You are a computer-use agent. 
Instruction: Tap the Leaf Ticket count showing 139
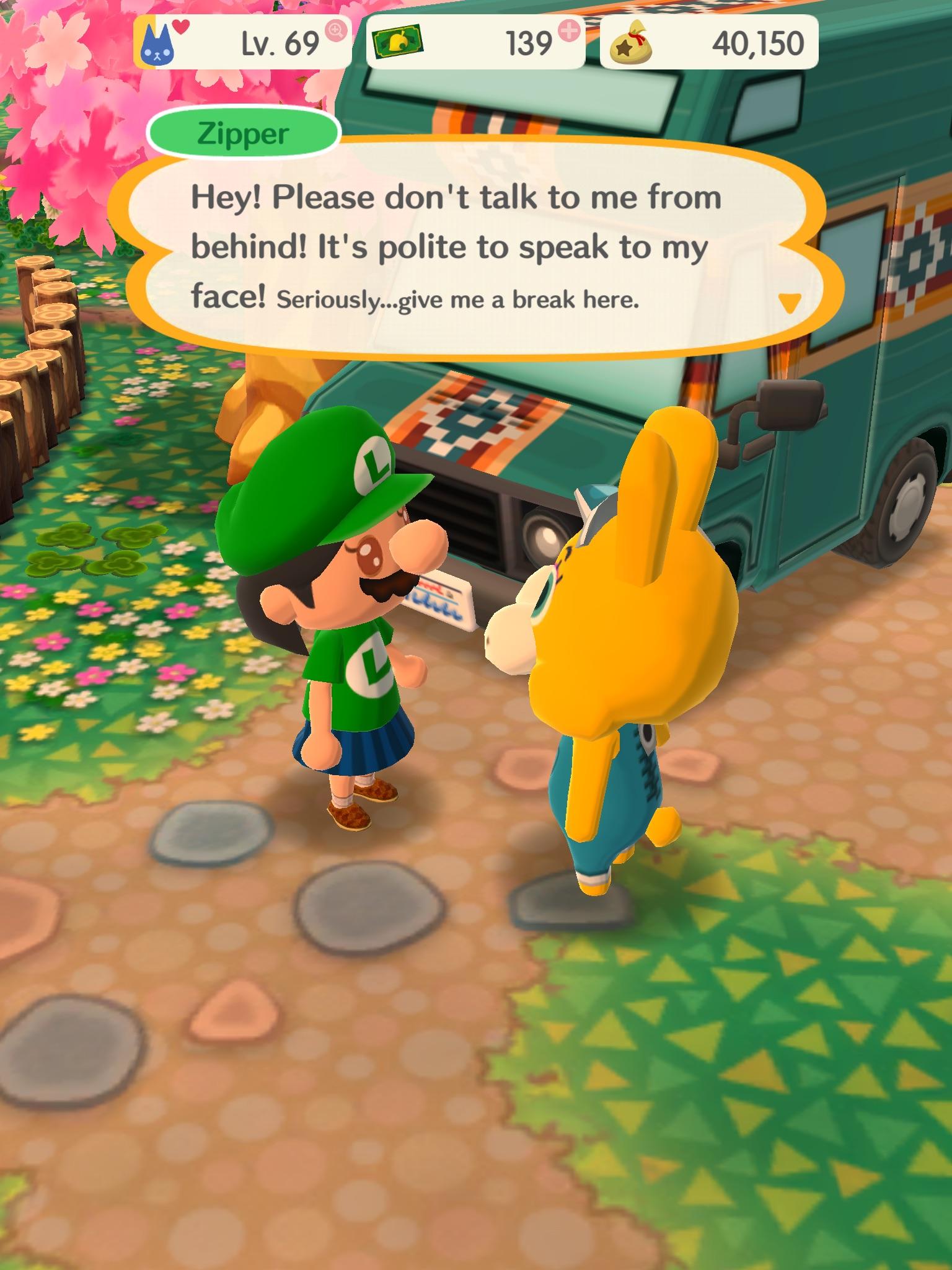[x=530, y=42]
